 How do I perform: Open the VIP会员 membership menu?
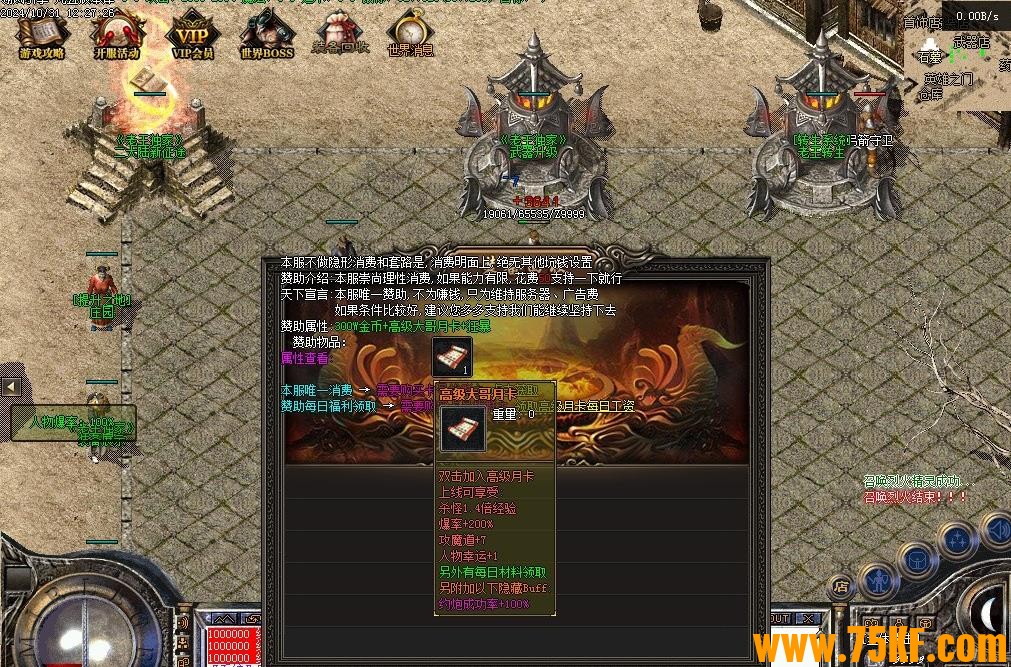click(x=193, y=35)
